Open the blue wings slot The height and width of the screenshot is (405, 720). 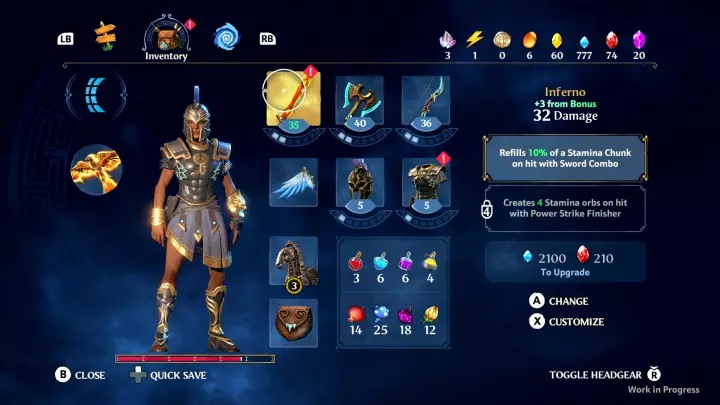(293, 182)
